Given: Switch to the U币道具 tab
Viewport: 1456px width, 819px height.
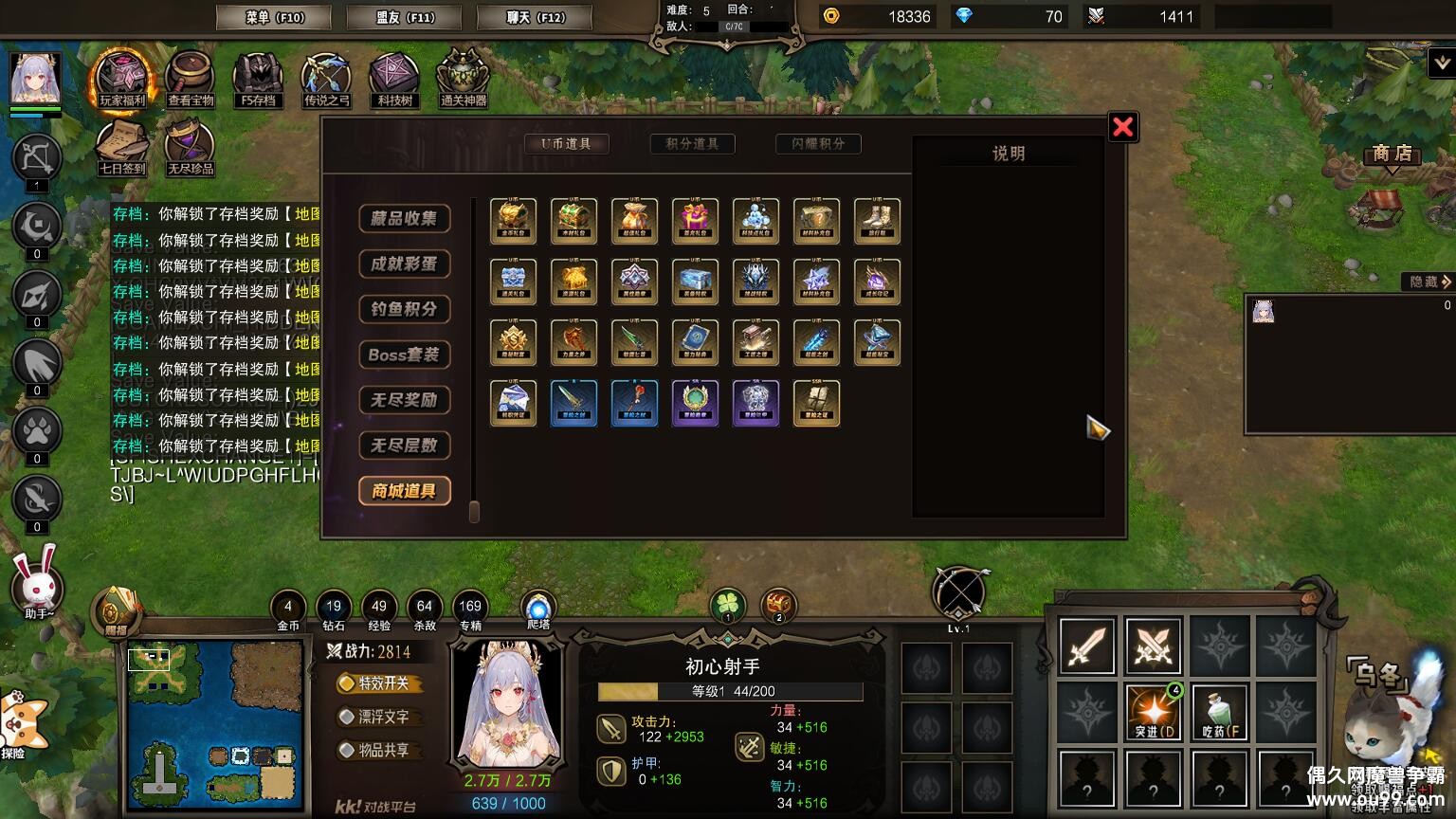Looking at the screenshot, I should (x=567, y=144).
